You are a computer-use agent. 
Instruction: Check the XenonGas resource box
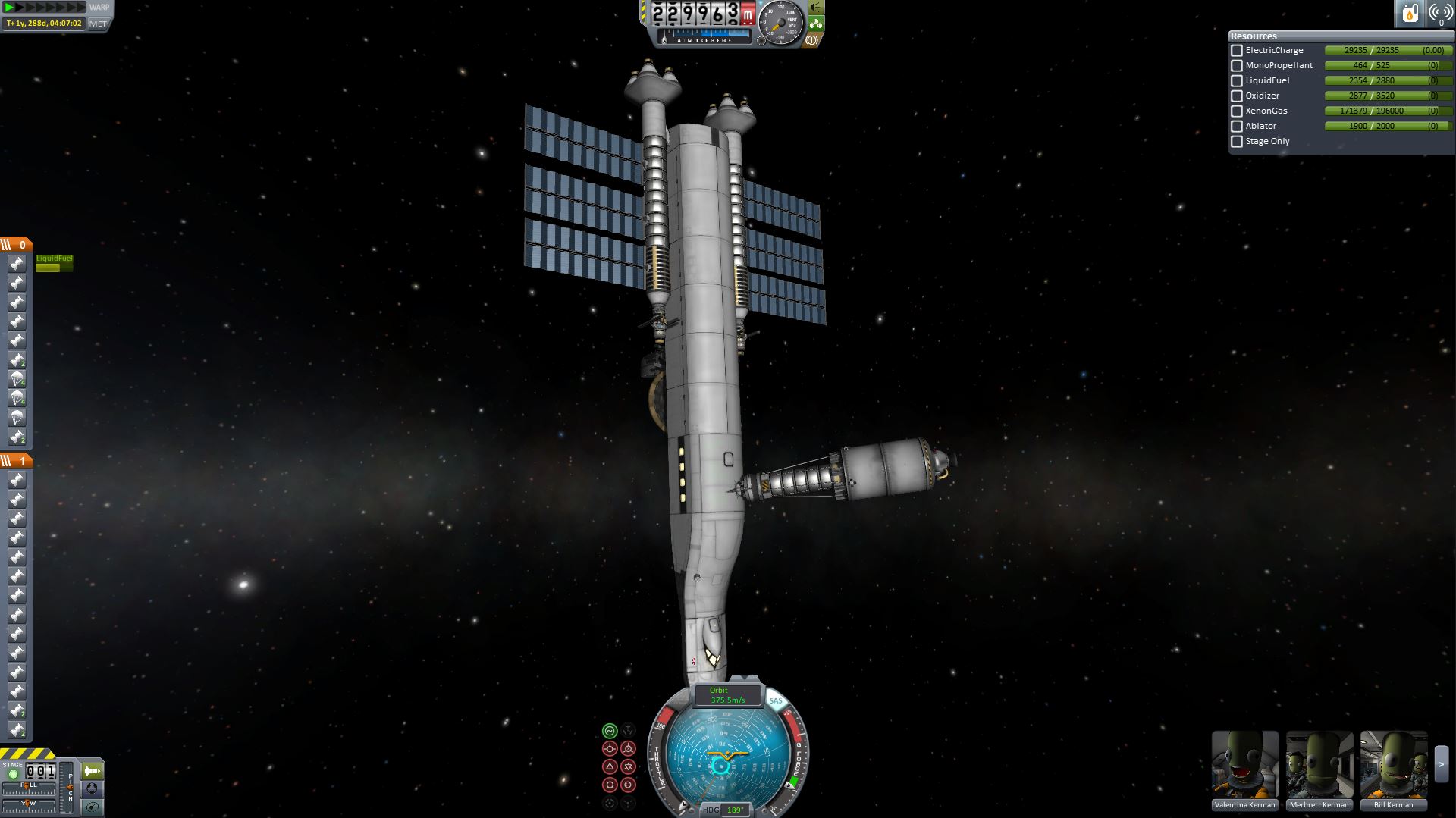pyautogui.click(x=1237, y=111)
